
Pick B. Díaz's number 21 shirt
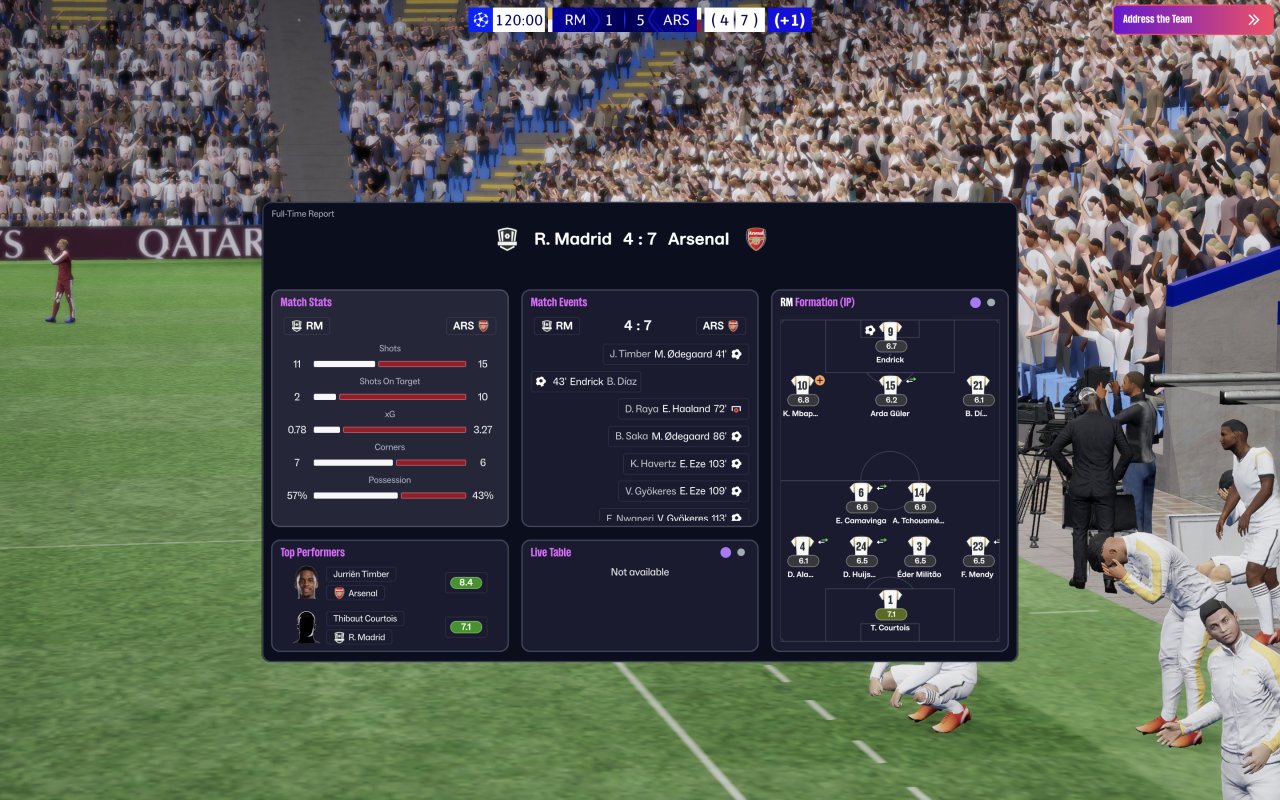[x=978, y=385]
